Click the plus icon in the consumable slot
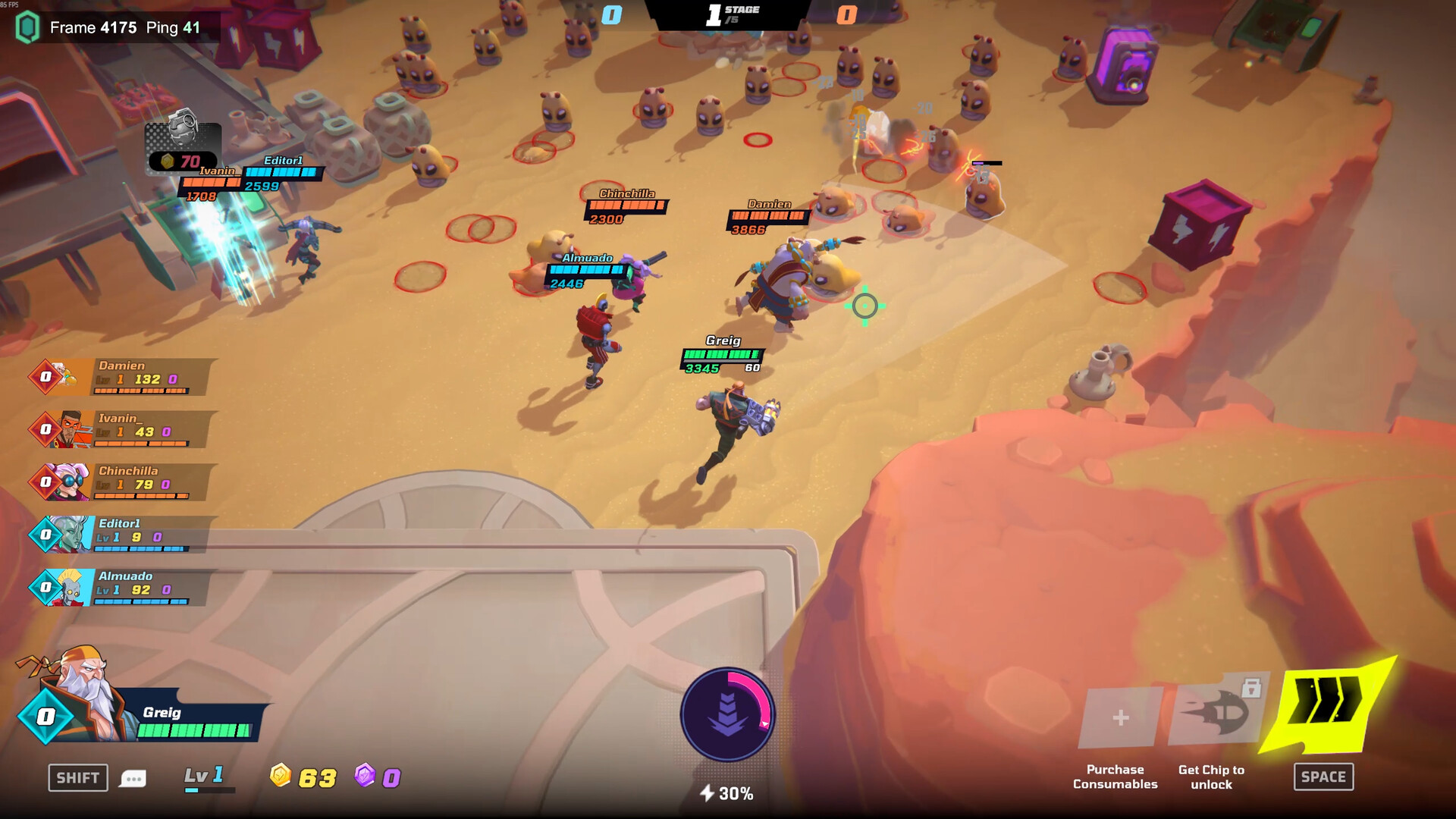 coord(1119,716)
